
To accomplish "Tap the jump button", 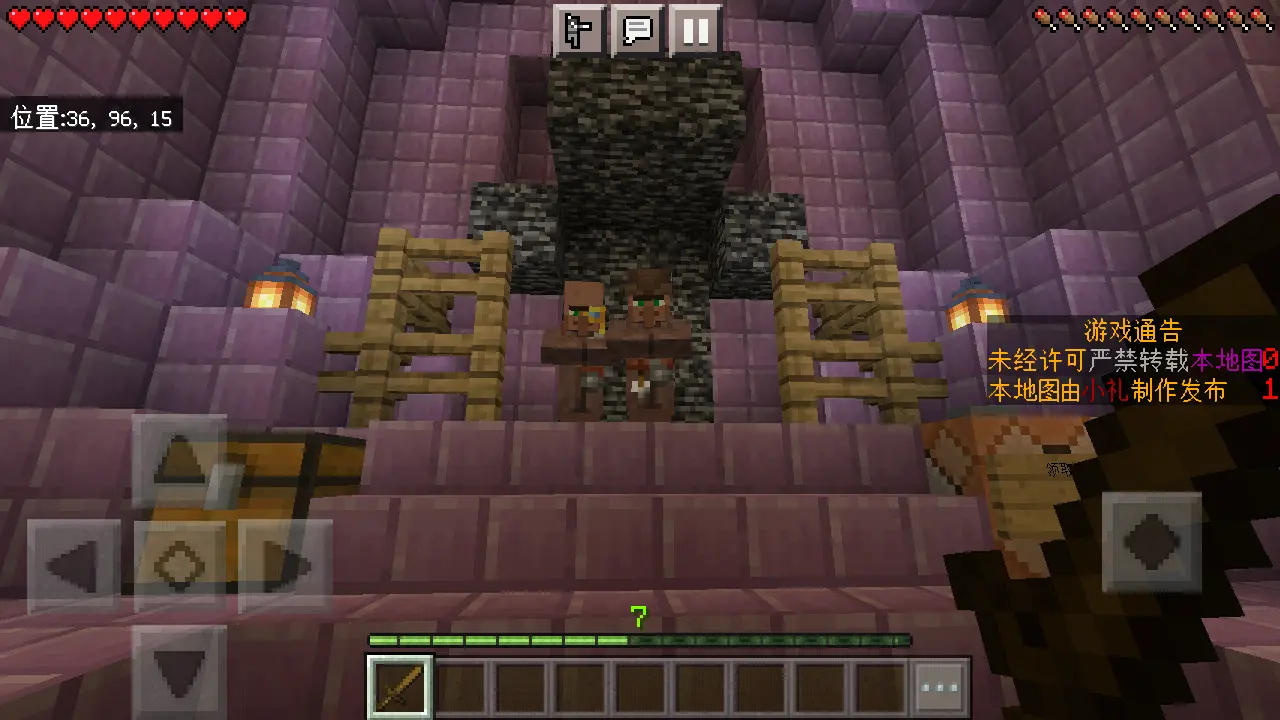I will coord(1152,542).
